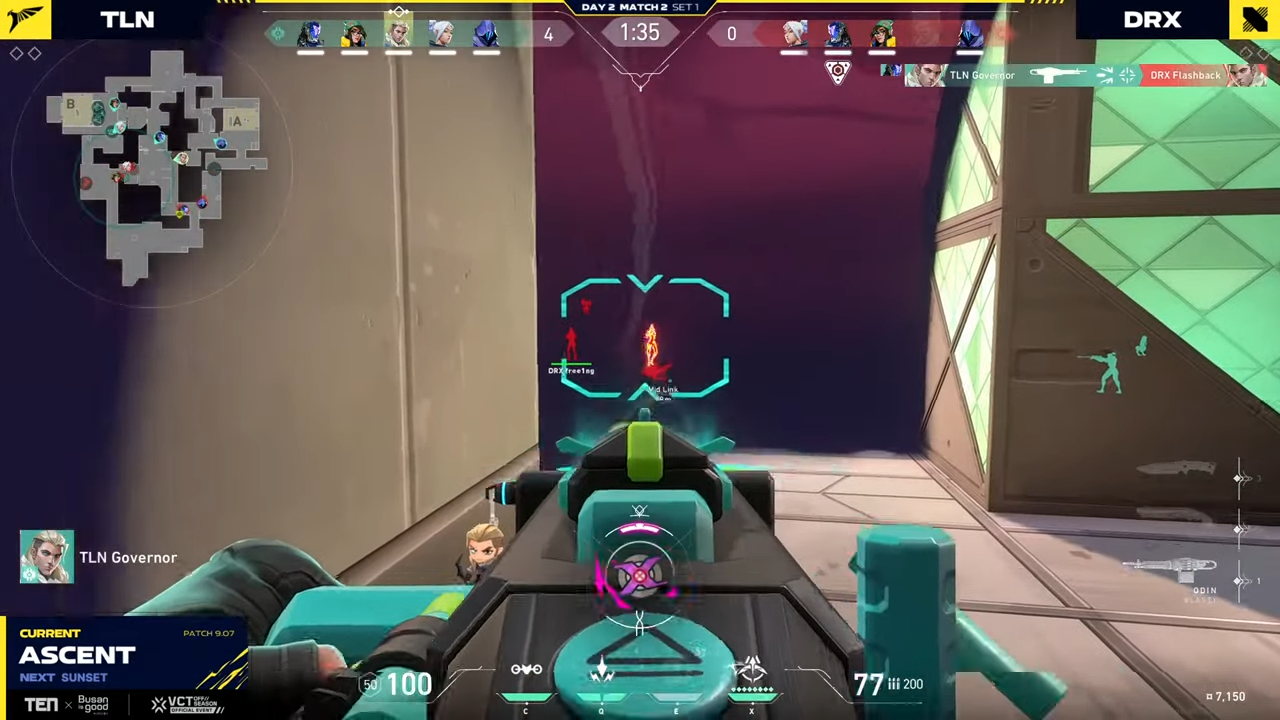The image size is (1280, 720).
Task: Select DRX's Killjoy portrait in the top bar
Action: coord(881,35)
